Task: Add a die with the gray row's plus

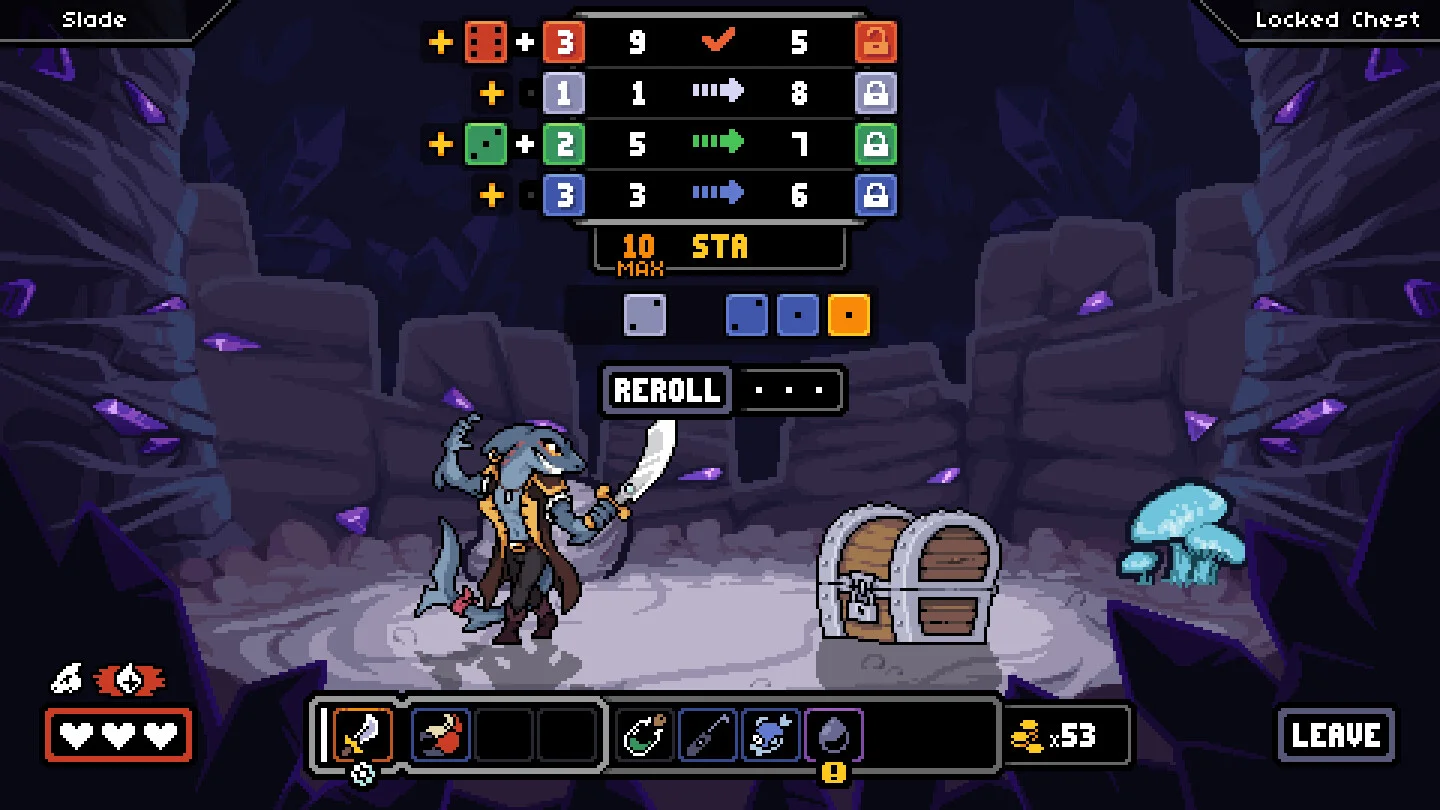Action: (492, 94)
